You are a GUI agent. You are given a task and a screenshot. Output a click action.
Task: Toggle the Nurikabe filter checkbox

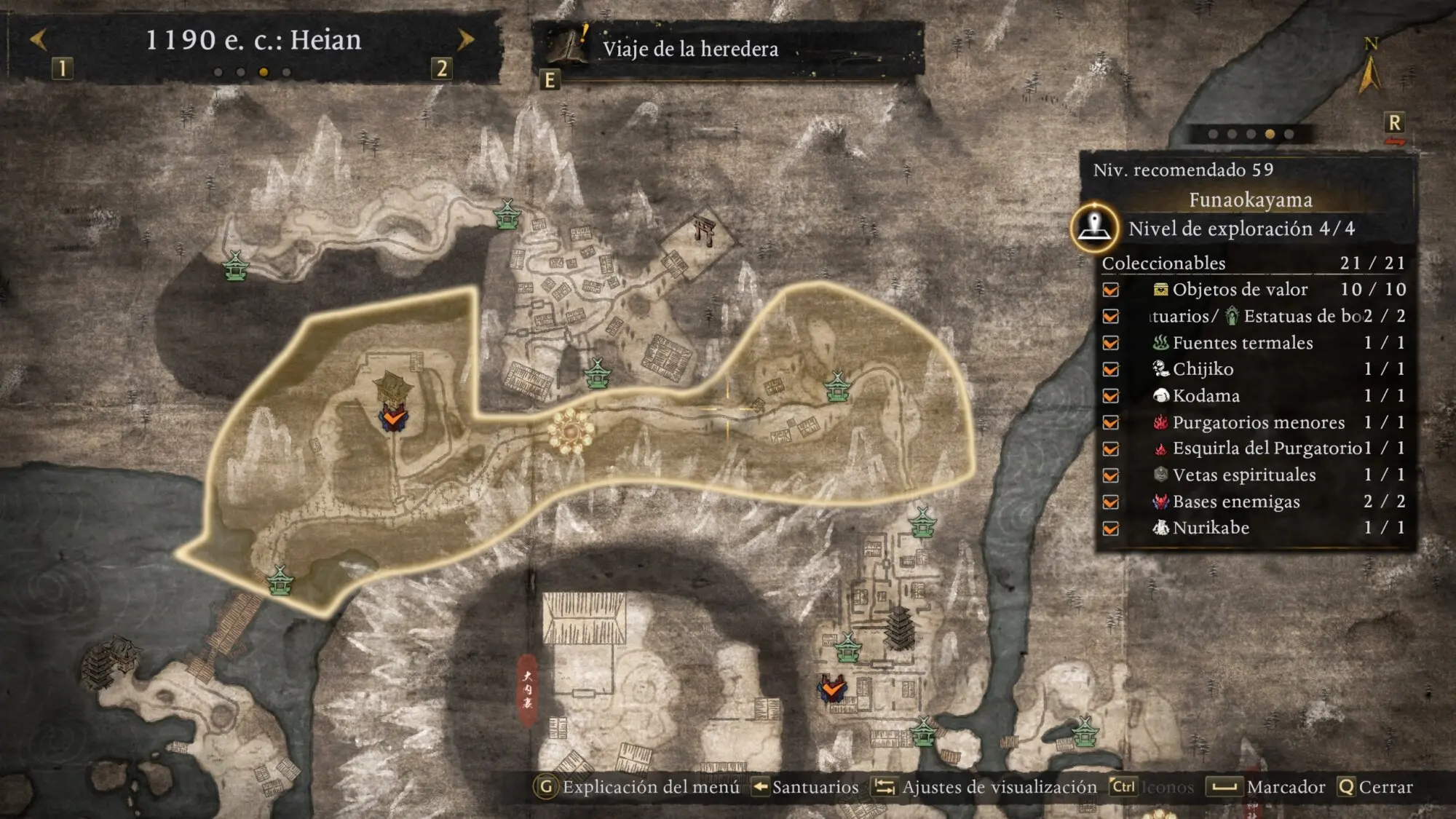coord(1111,529)
